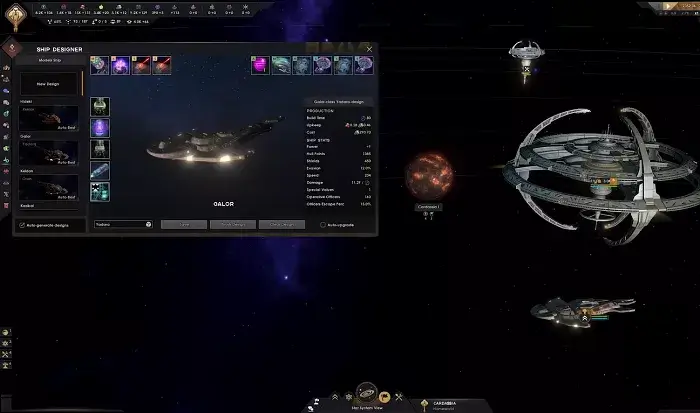This screenshot has width=700, height=413.
Task: Open the crossed tools icon in bottom bar
Action: [x=397, y=397]
